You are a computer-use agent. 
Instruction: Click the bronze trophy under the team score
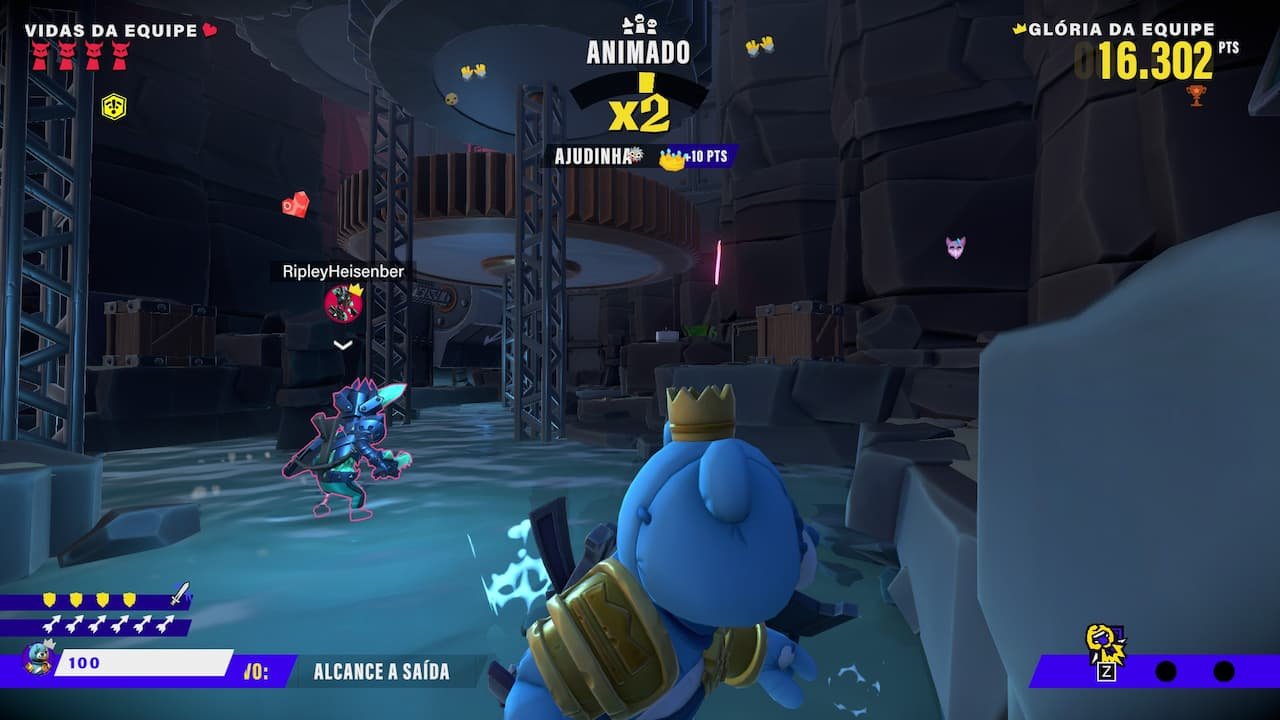coord(1195,96)
